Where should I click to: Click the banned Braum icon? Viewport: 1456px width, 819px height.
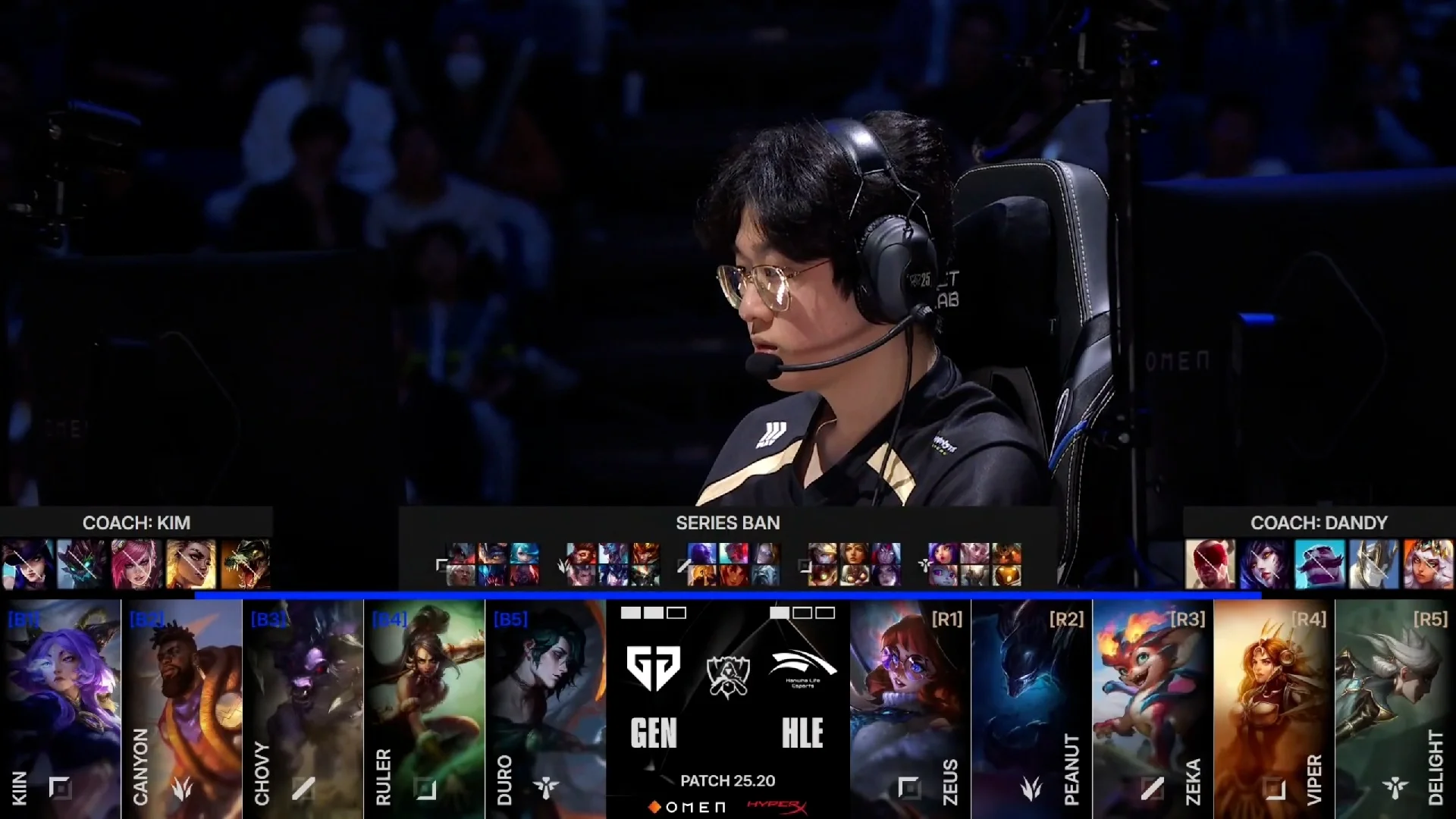1319,564
